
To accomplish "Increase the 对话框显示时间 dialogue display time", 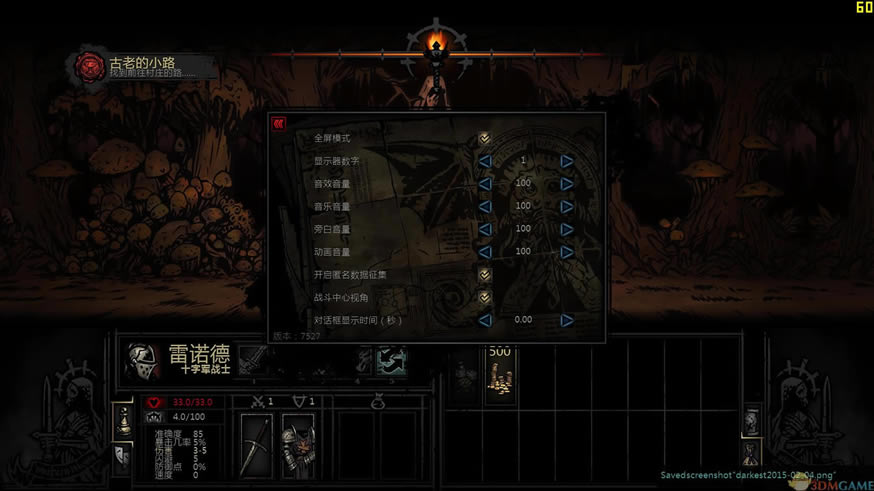I will [x=566, y=321].
